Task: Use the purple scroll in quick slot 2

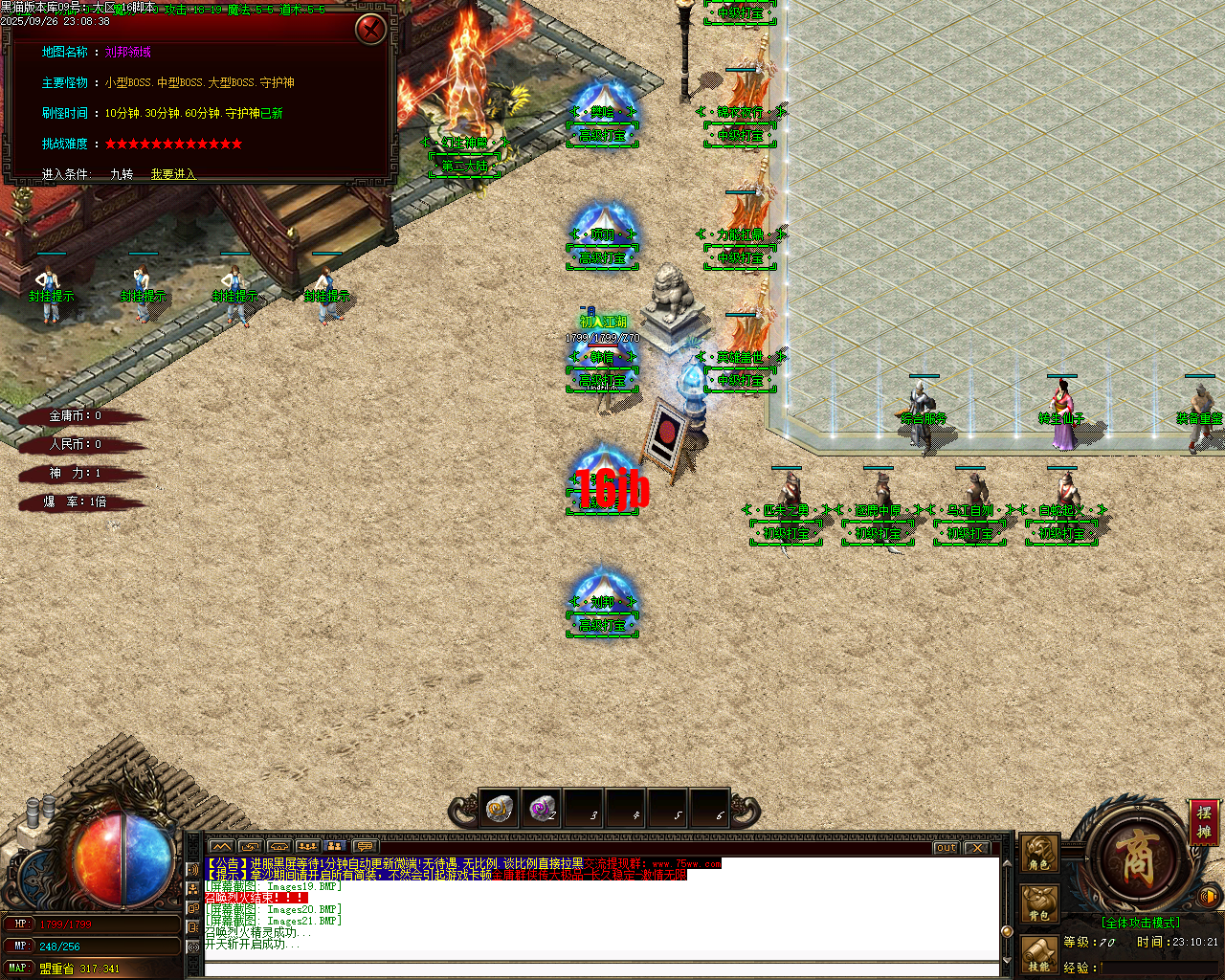Action: point(541,809)
